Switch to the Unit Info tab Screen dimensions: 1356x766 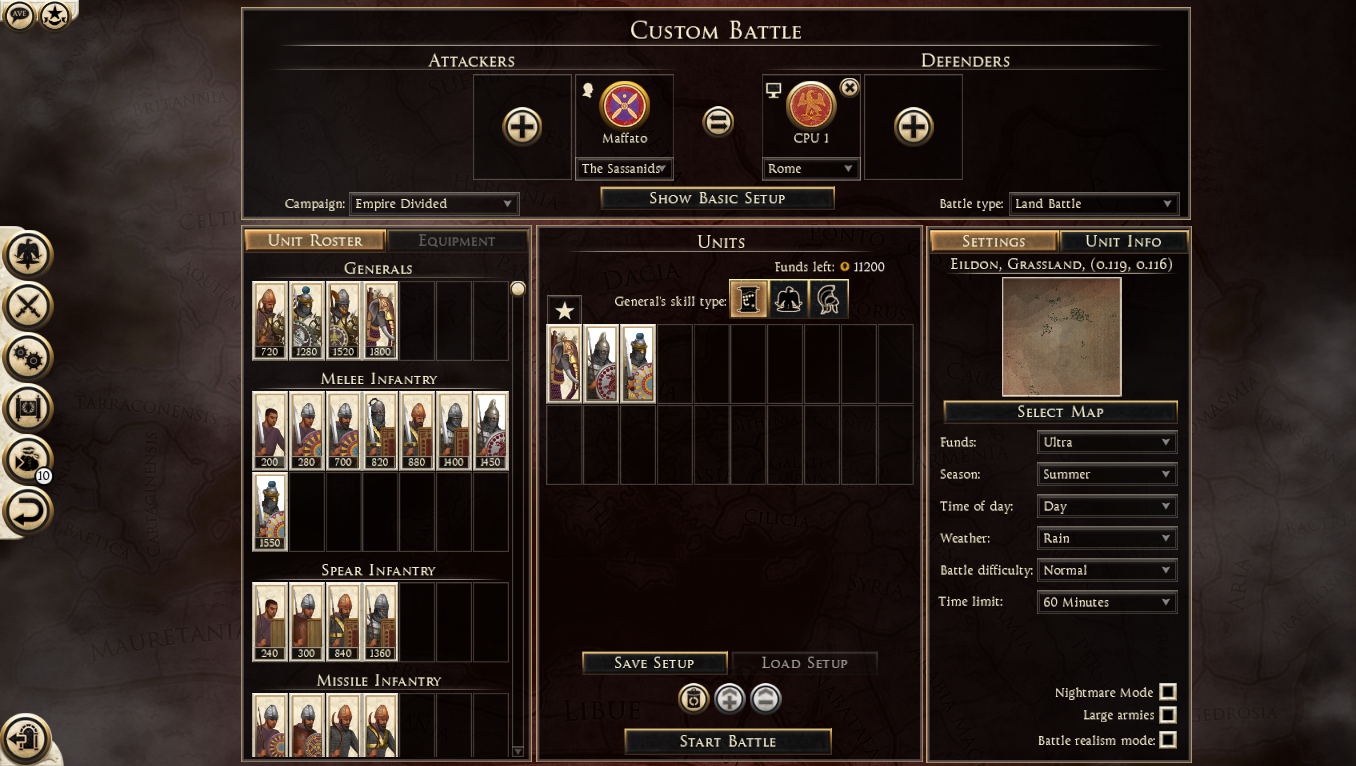1123,241
